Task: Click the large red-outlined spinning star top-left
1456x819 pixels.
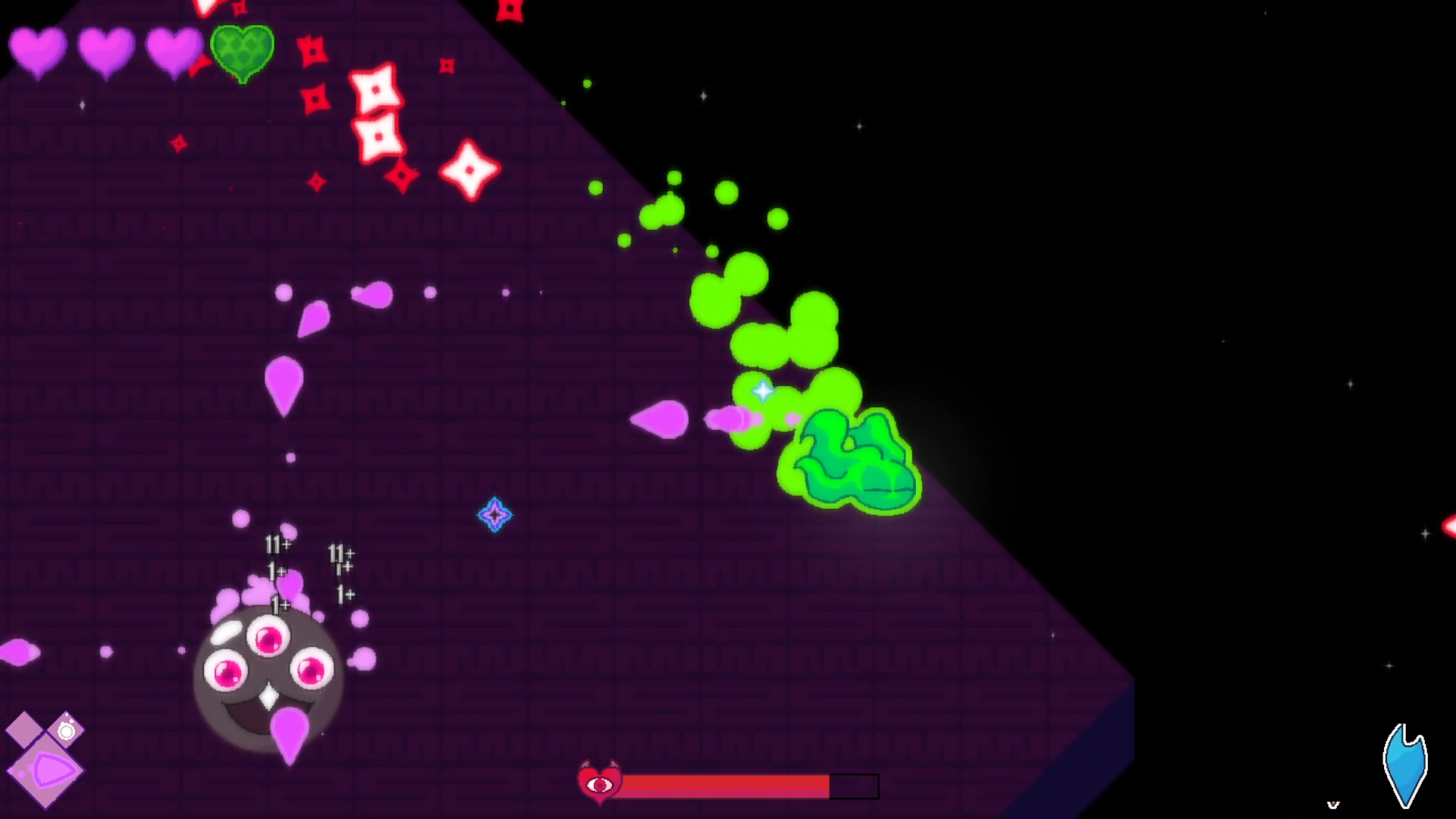Action: [377, 90]
